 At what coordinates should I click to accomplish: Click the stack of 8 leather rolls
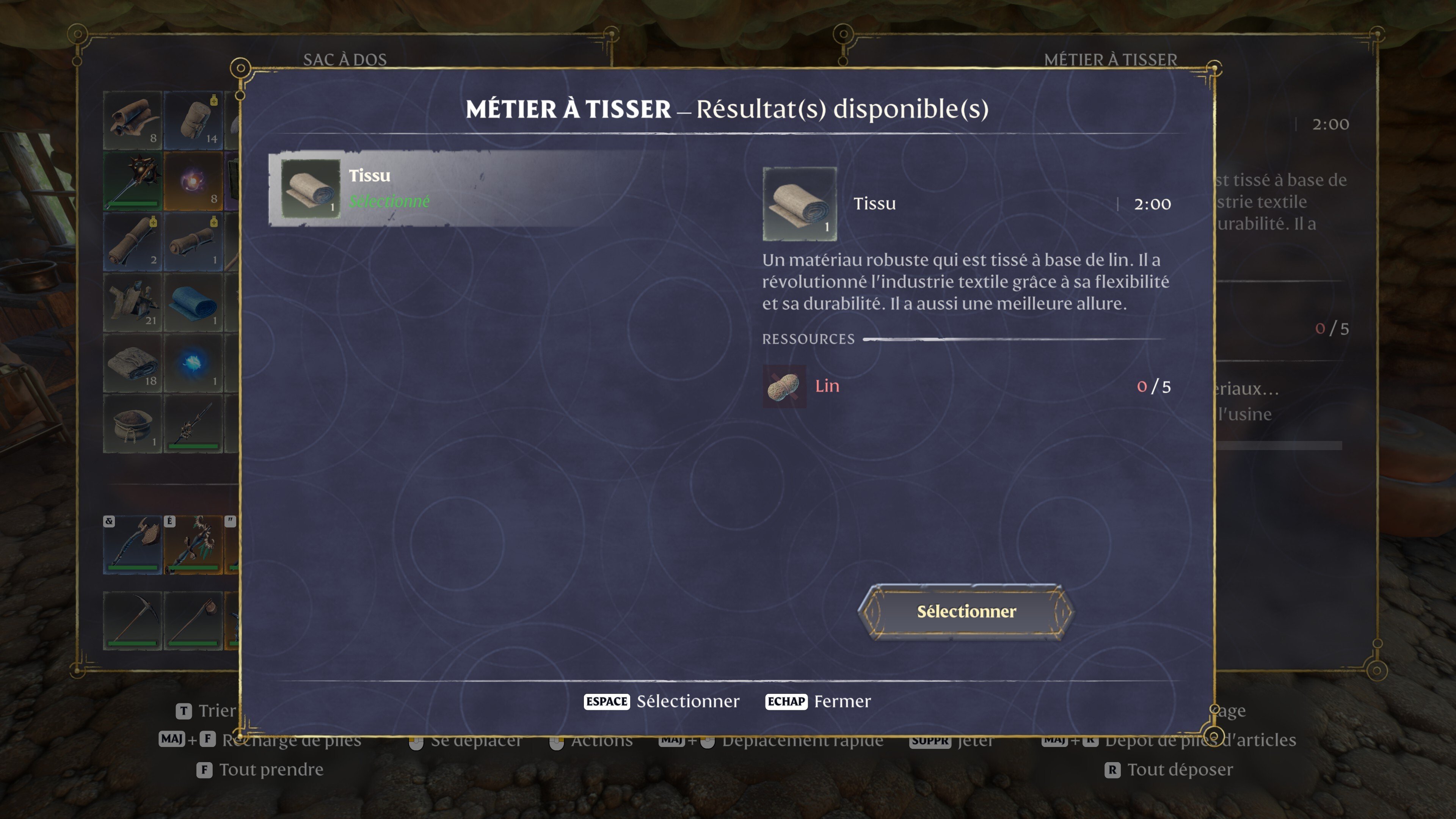132,121
